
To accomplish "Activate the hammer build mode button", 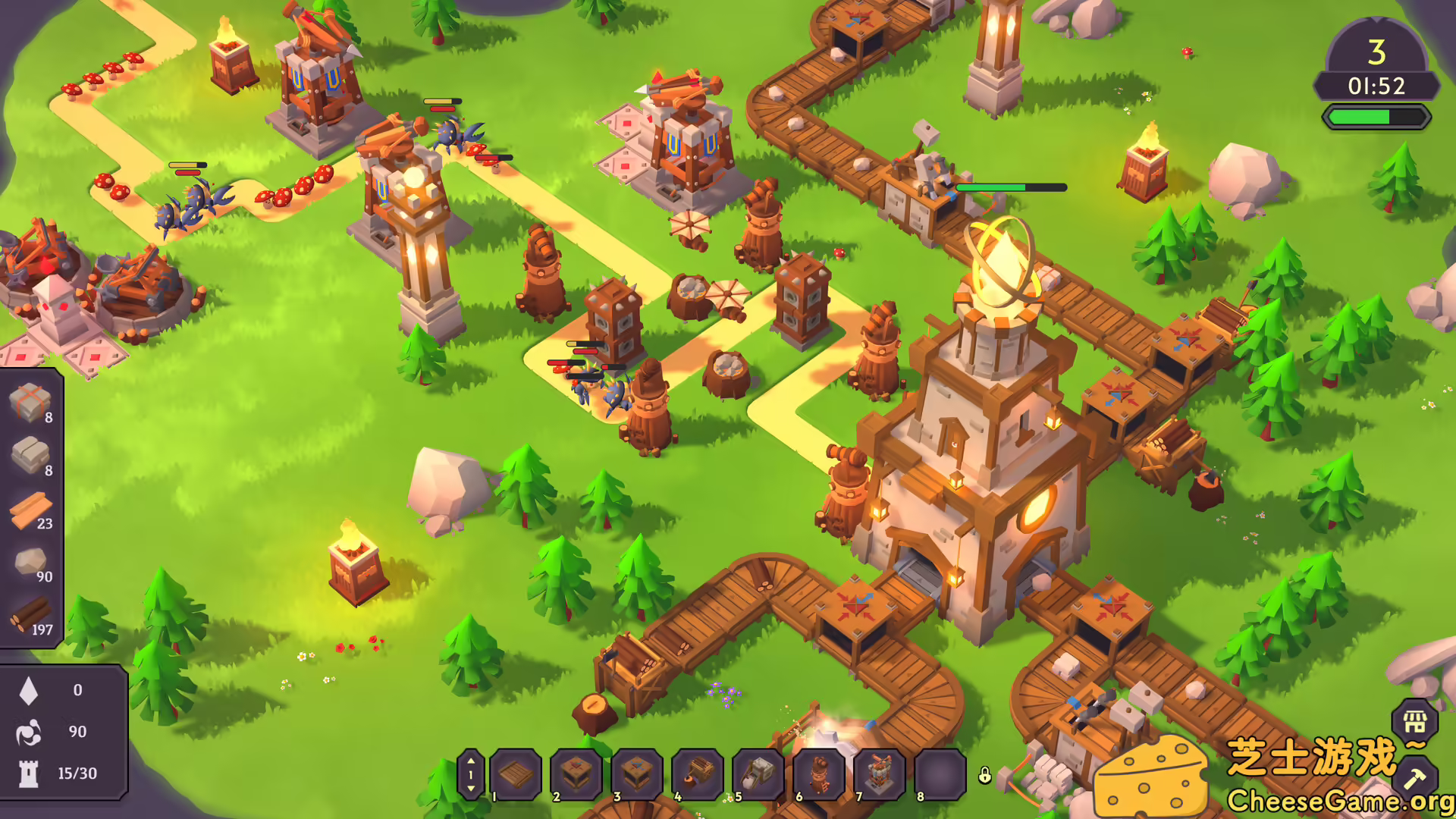I will click(x=1414, y=778).
